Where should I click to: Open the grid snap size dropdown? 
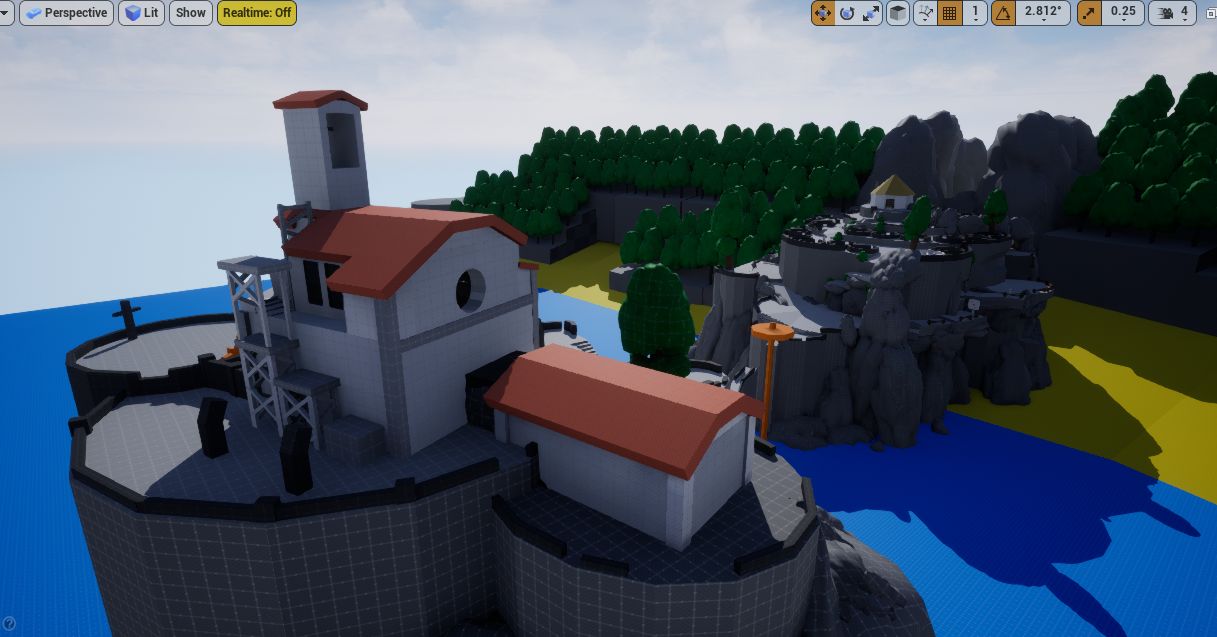point(975,13)
